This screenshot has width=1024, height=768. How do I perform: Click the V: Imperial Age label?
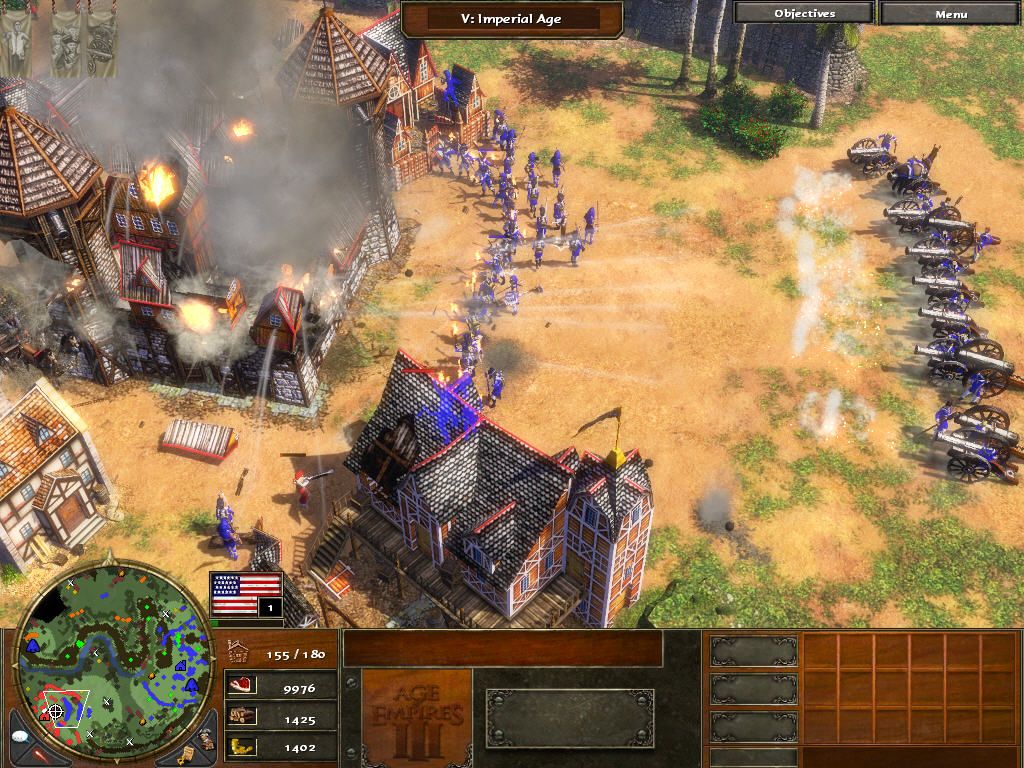coord(511,17)
